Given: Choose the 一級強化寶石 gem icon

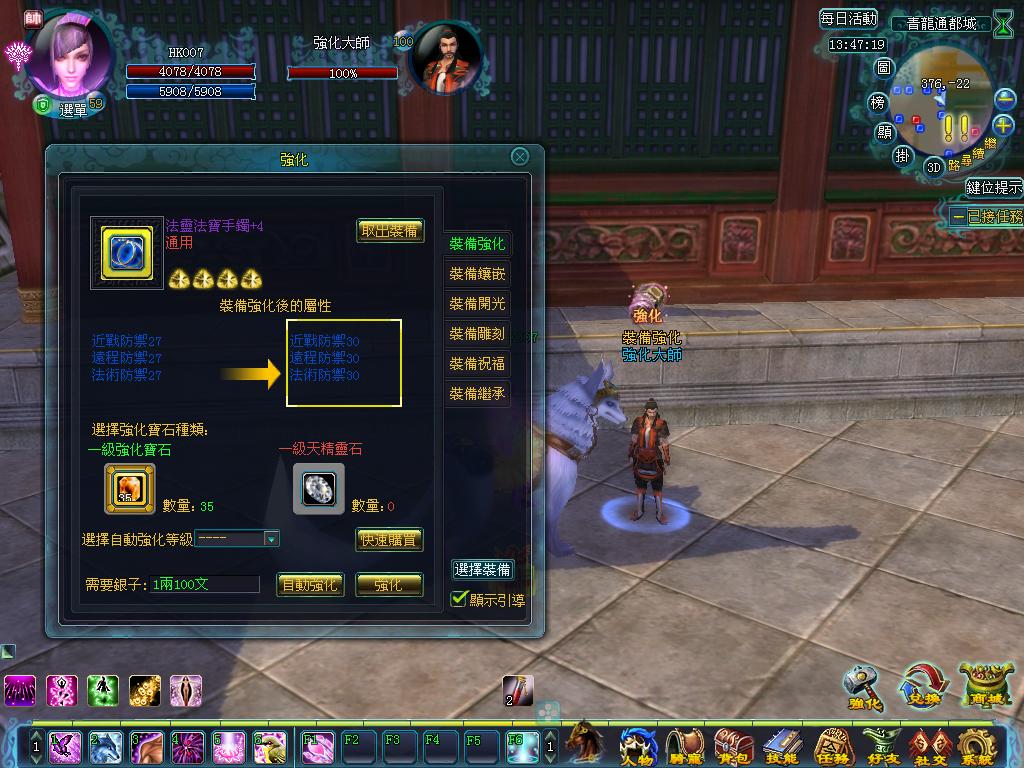Looking at the screenshot, I should coord(130,489).
